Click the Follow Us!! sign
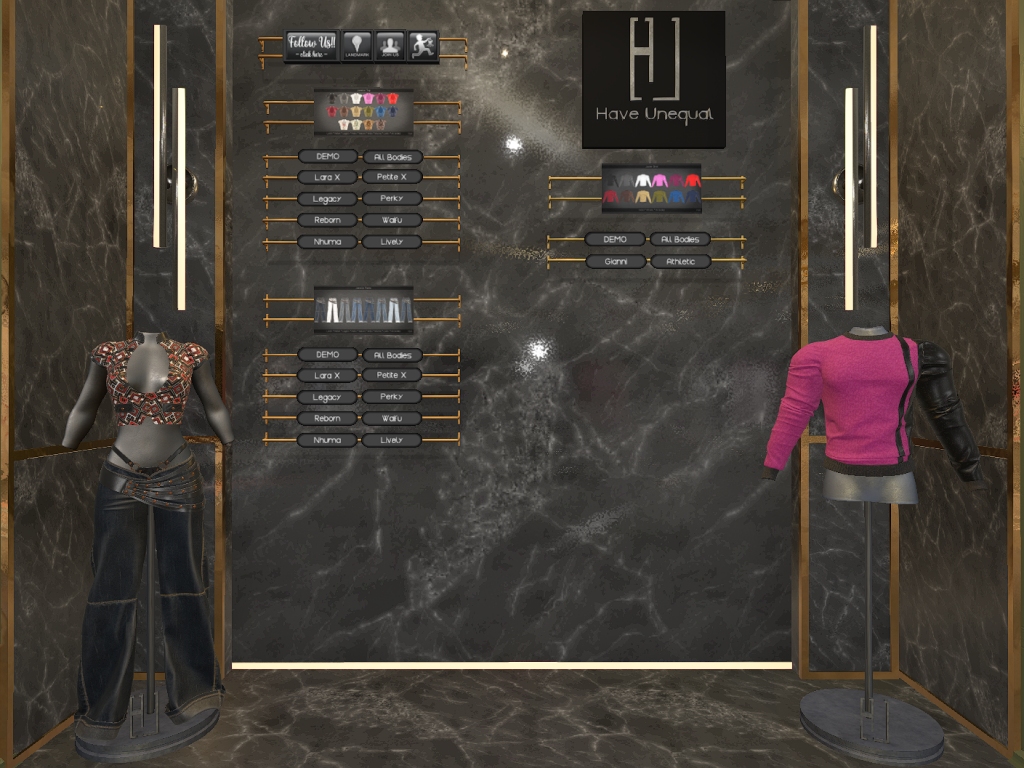The image size is (1024, 768). 312,46
